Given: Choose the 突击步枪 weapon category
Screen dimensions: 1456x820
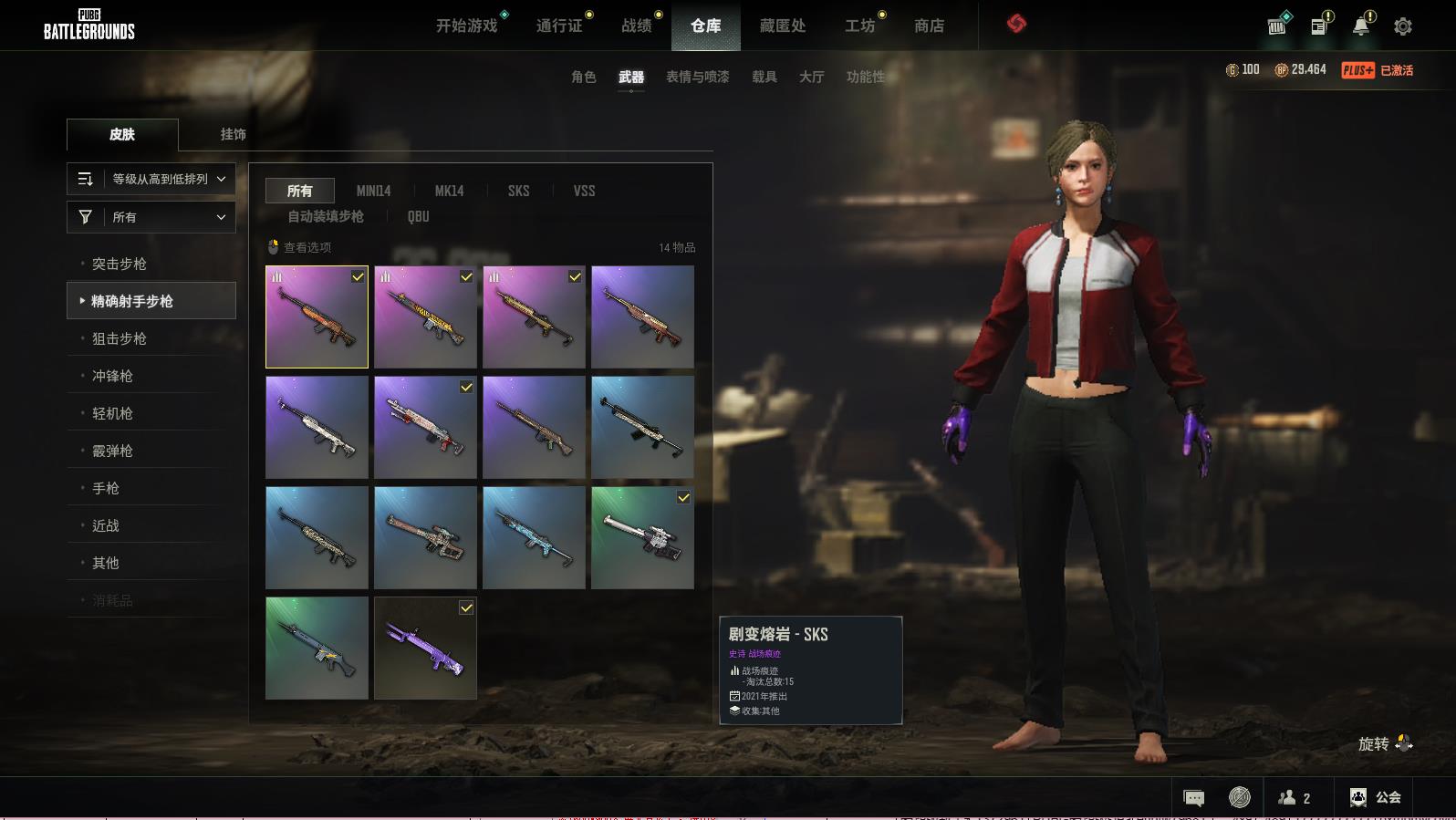Looking at the screenshot, I should [x=120, y=264].
